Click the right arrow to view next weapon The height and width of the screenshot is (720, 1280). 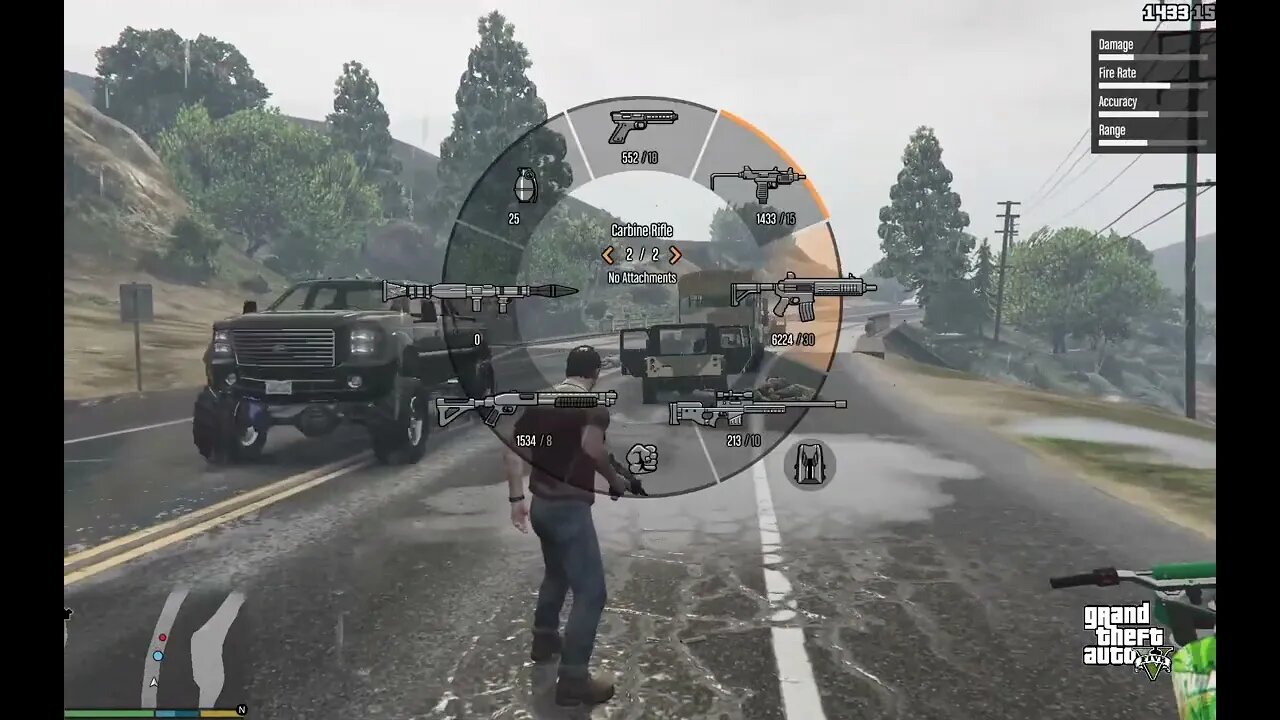(675, 256)
